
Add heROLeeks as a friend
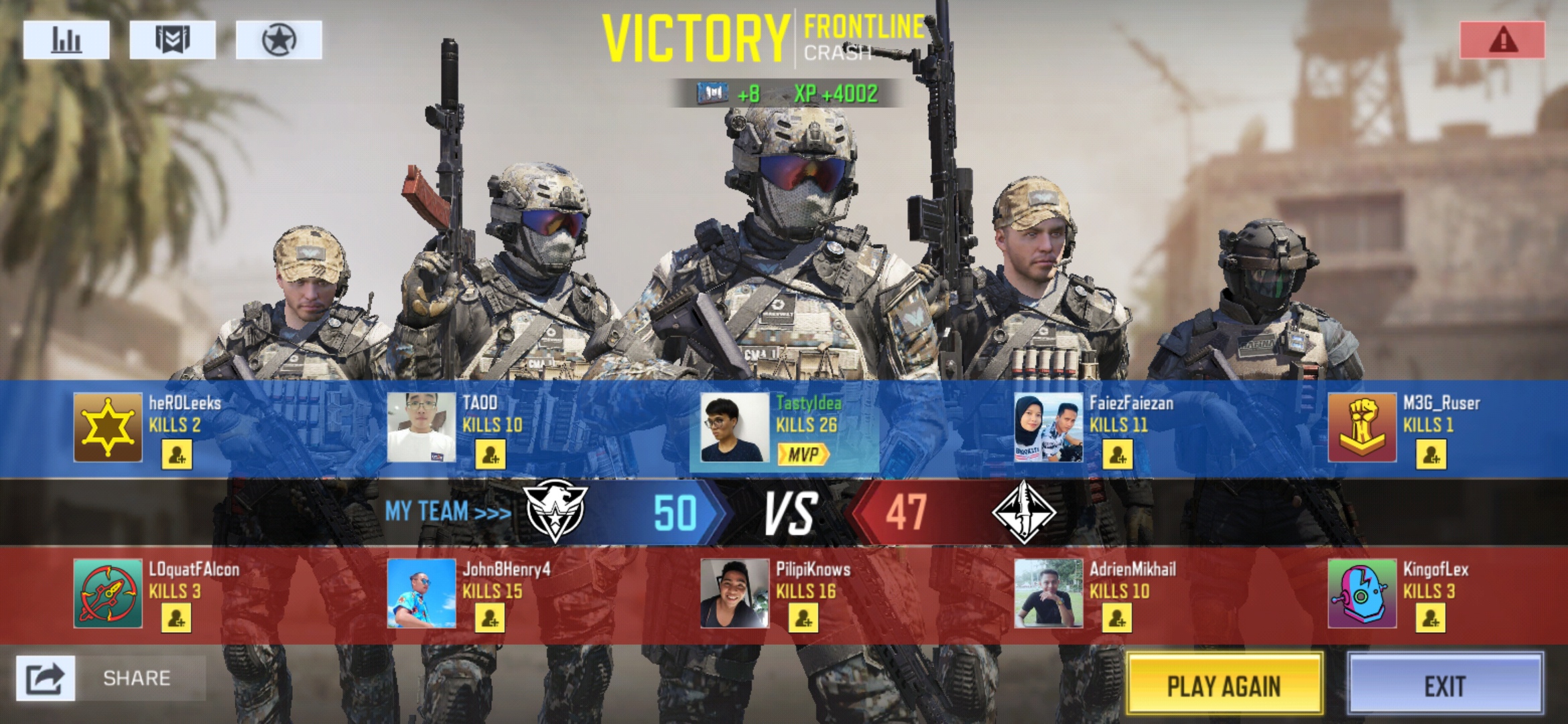177,455
